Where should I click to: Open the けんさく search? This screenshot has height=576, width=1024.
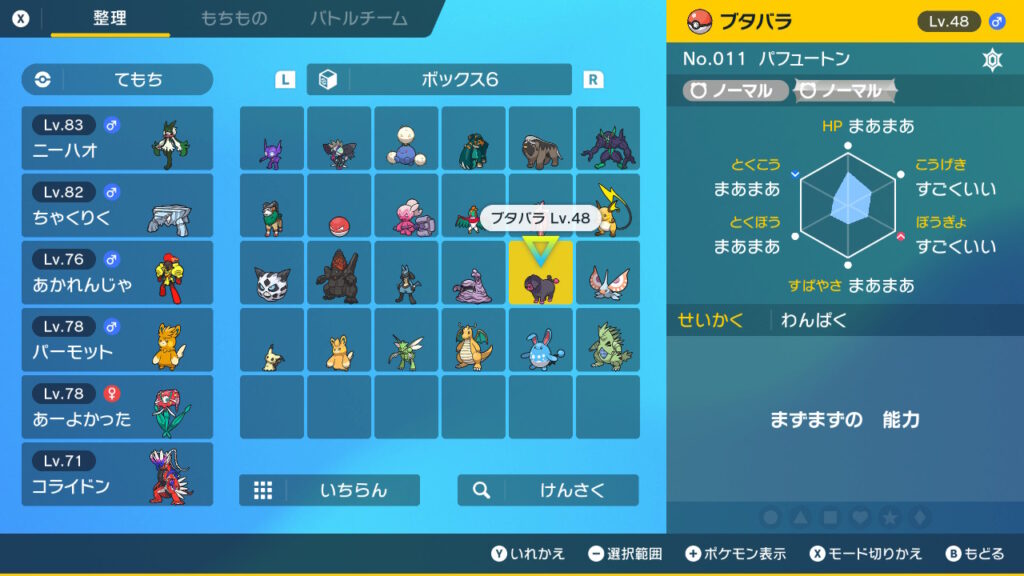(548, 490)
